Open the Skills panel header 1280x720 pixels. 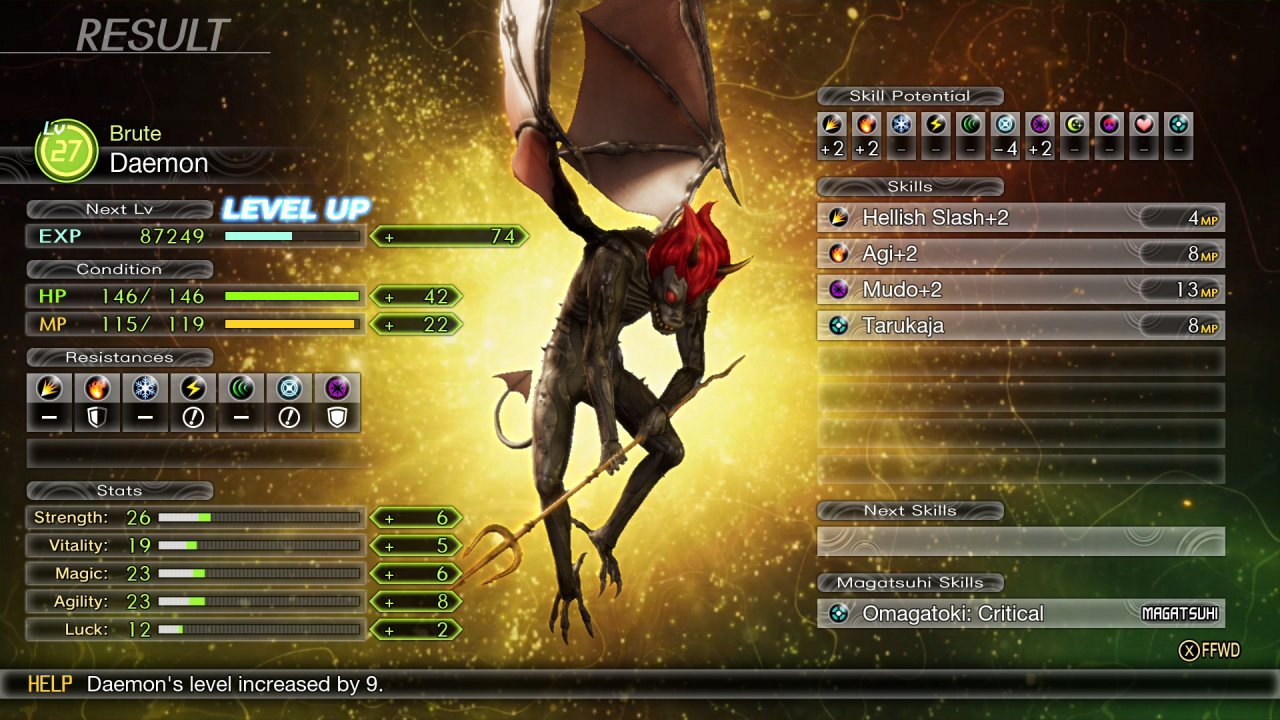click(x=910, y=186)
